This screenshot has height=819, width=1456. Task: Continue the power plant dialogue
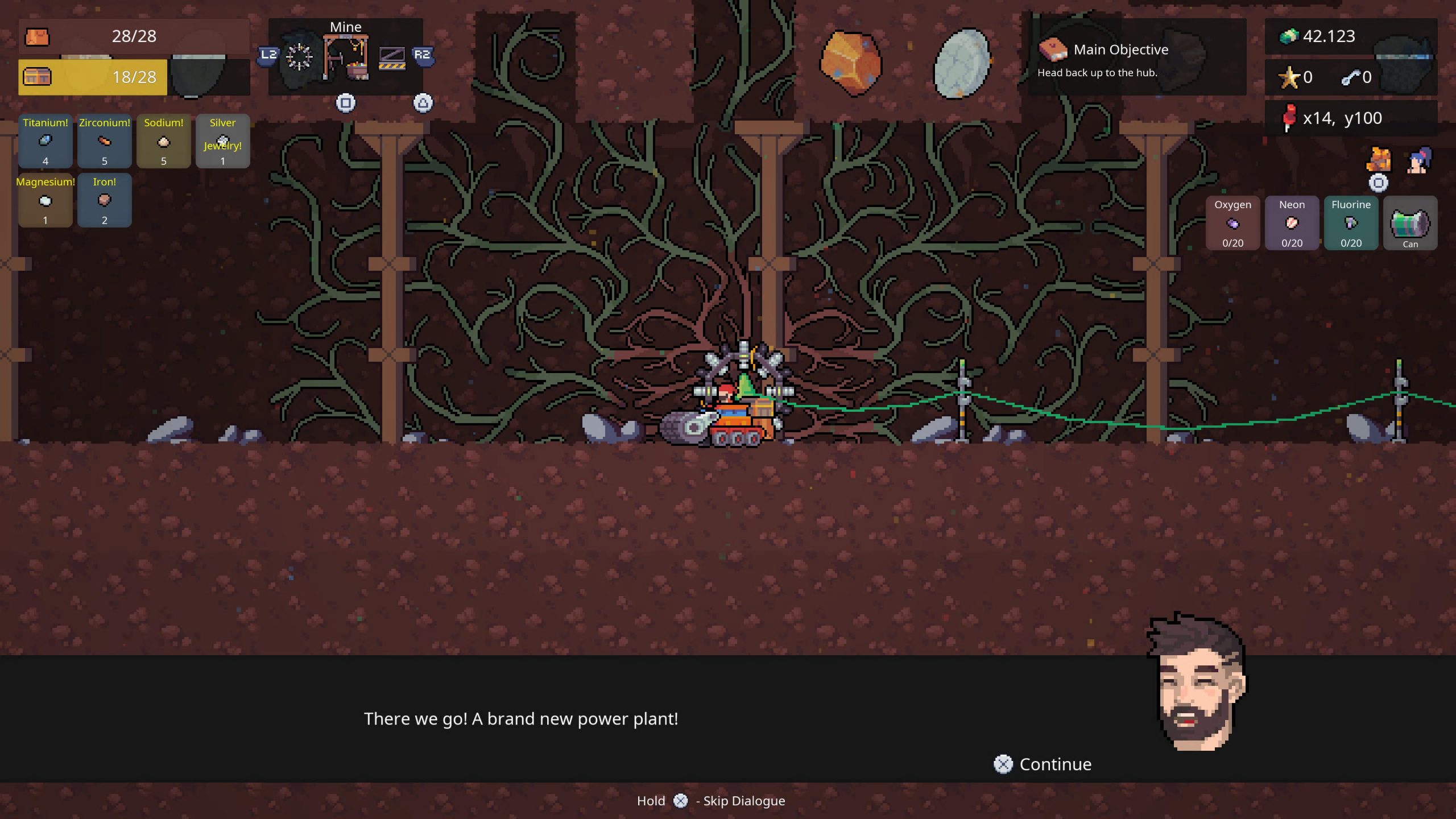tap(1042, 764)
